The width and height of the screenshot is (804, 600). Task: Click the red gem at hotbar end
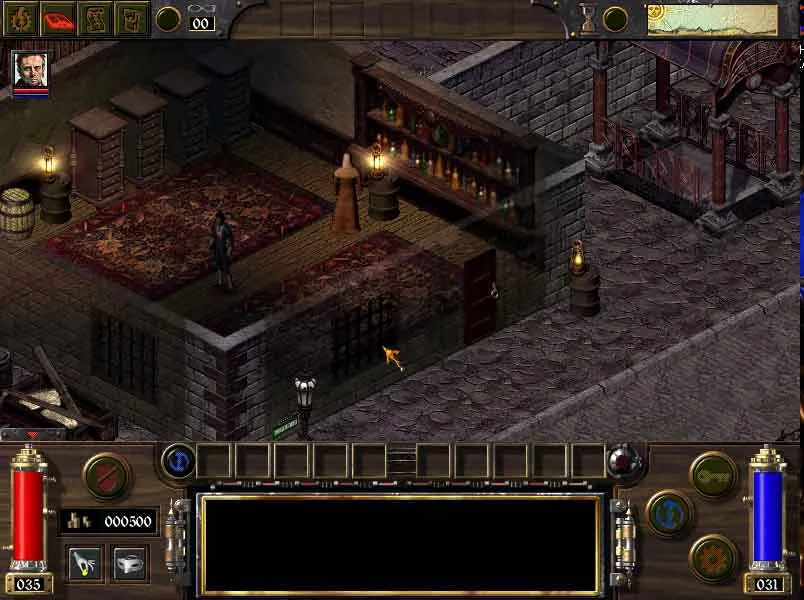point(622,461)
